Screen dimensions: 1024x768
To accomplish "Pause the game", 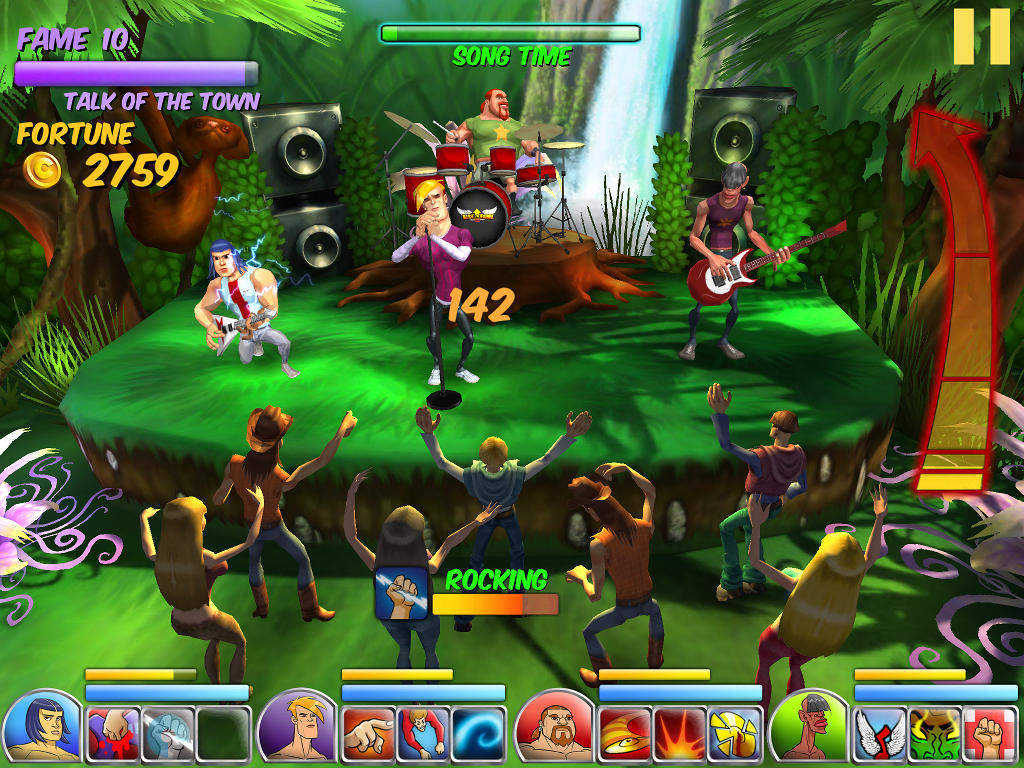I will point(981,37).
